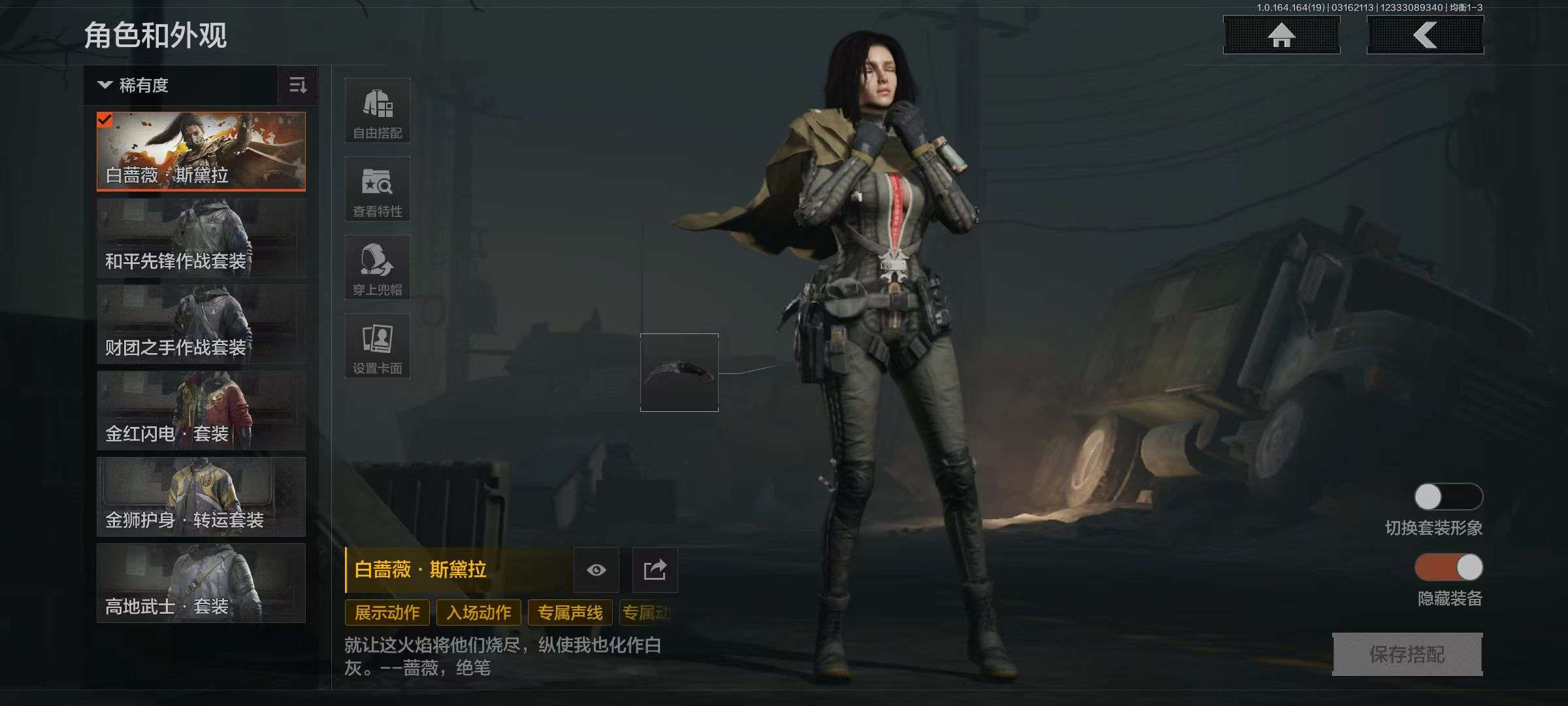Image resolution: width=1568 pixels, height=706 pixels.
Task: Choose the 和平先锋作战套装 outfit
Action: pyautogui.click(x=201, y=238)
